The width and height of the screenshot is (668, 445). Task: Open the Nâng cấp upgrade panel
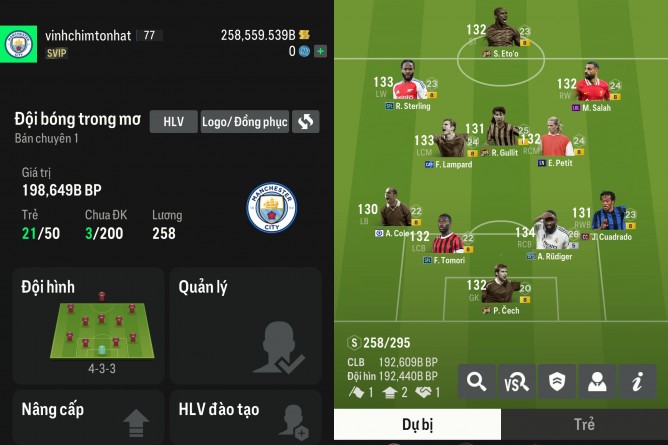89,418
